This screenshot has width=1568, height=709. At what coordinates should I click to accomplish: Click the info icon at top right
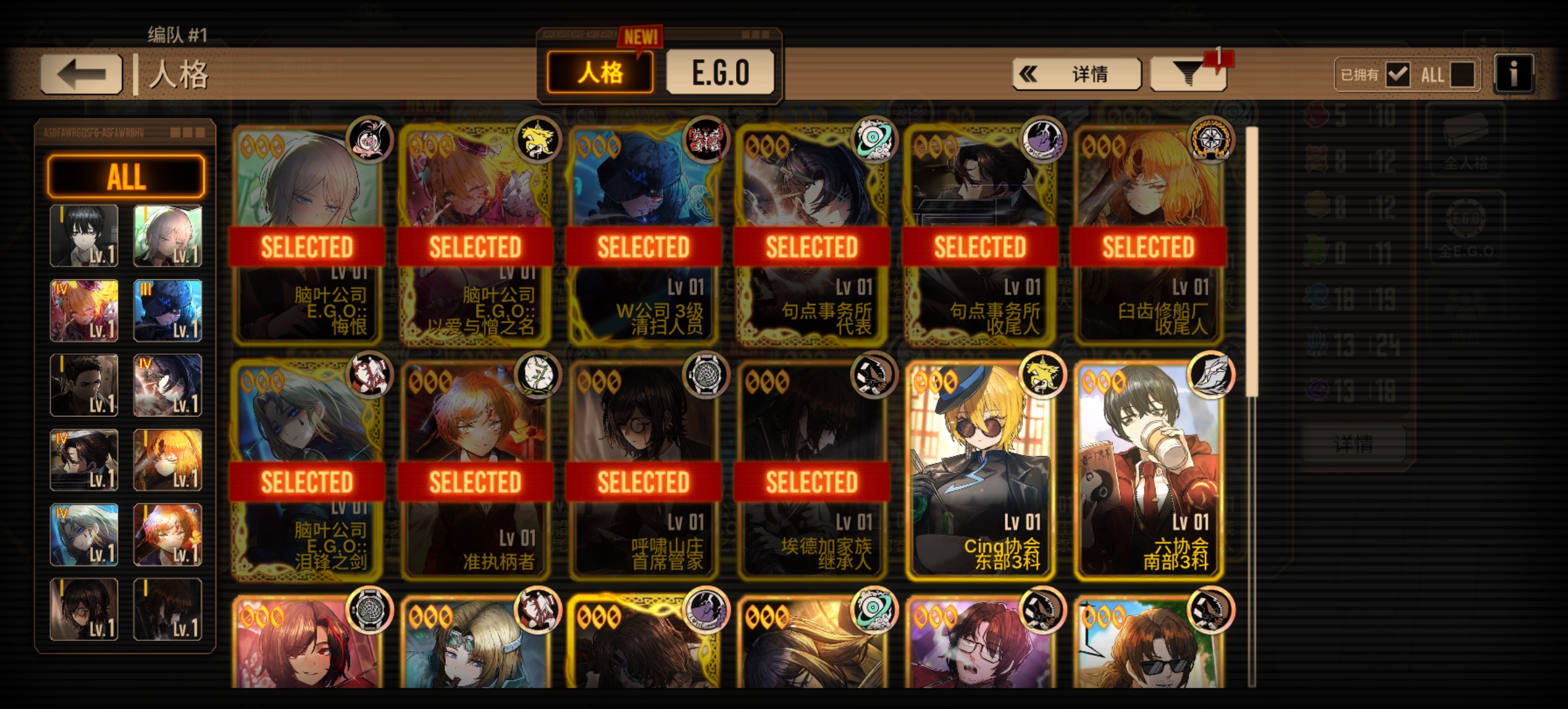tap(1514, 74)
